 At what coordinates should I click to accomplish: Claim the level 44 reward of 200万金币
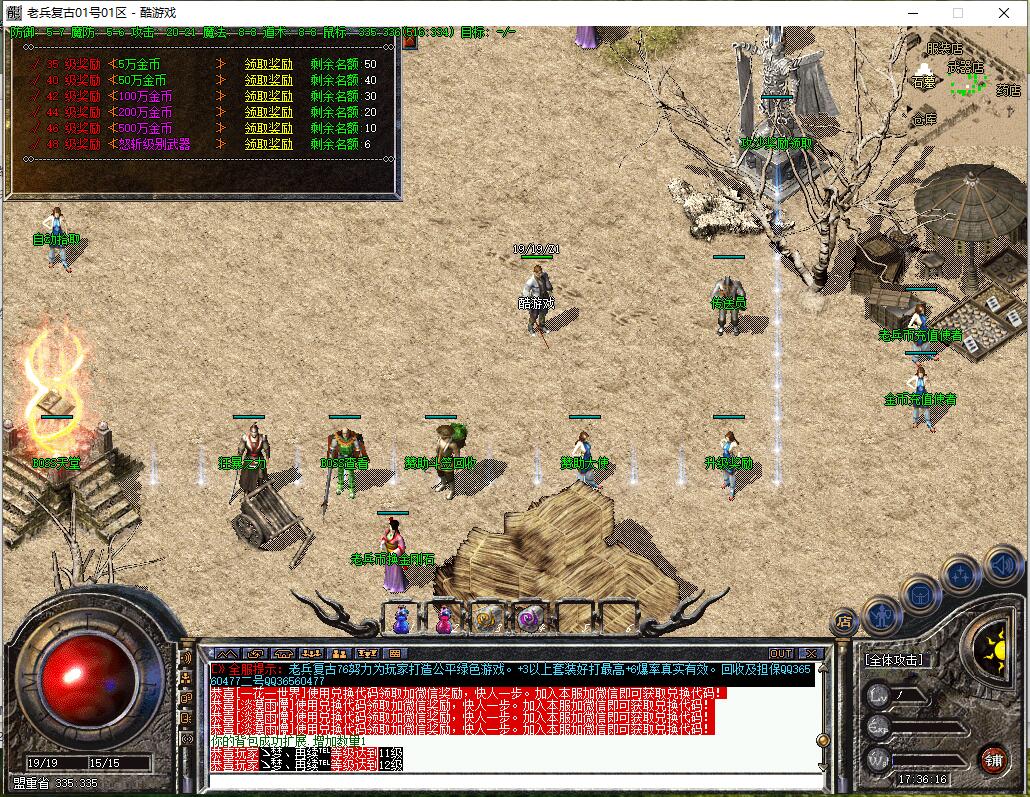[x=268, y=112]
